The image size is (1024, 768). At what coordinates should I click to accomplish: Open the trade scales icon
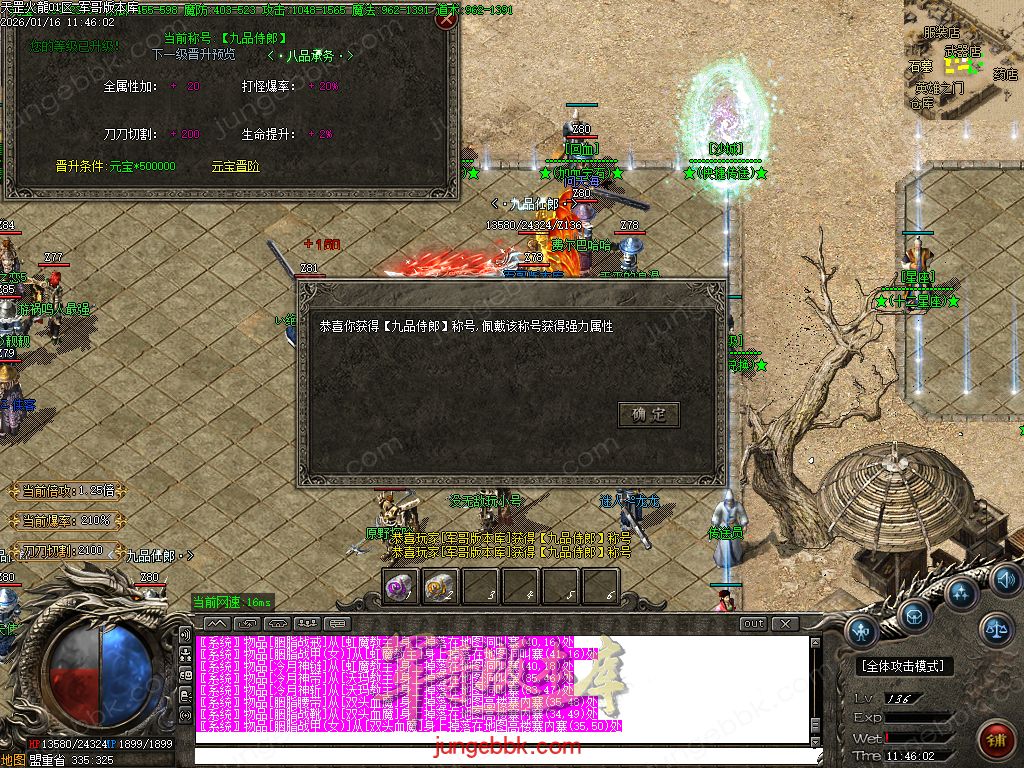click(x=997, y=629)
